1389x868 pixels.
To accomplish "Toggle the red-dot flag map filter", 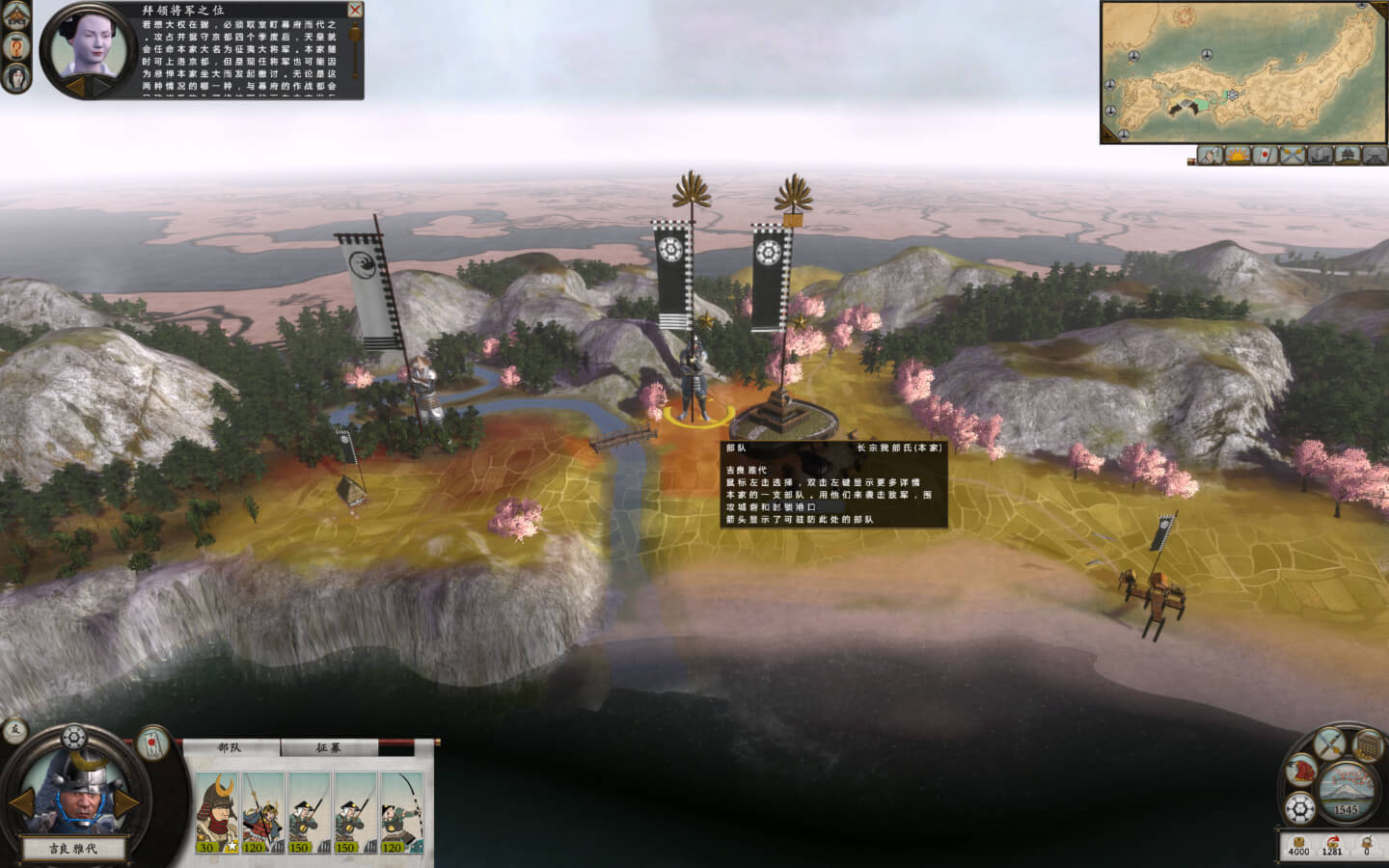I will [x=1265, y=154].
